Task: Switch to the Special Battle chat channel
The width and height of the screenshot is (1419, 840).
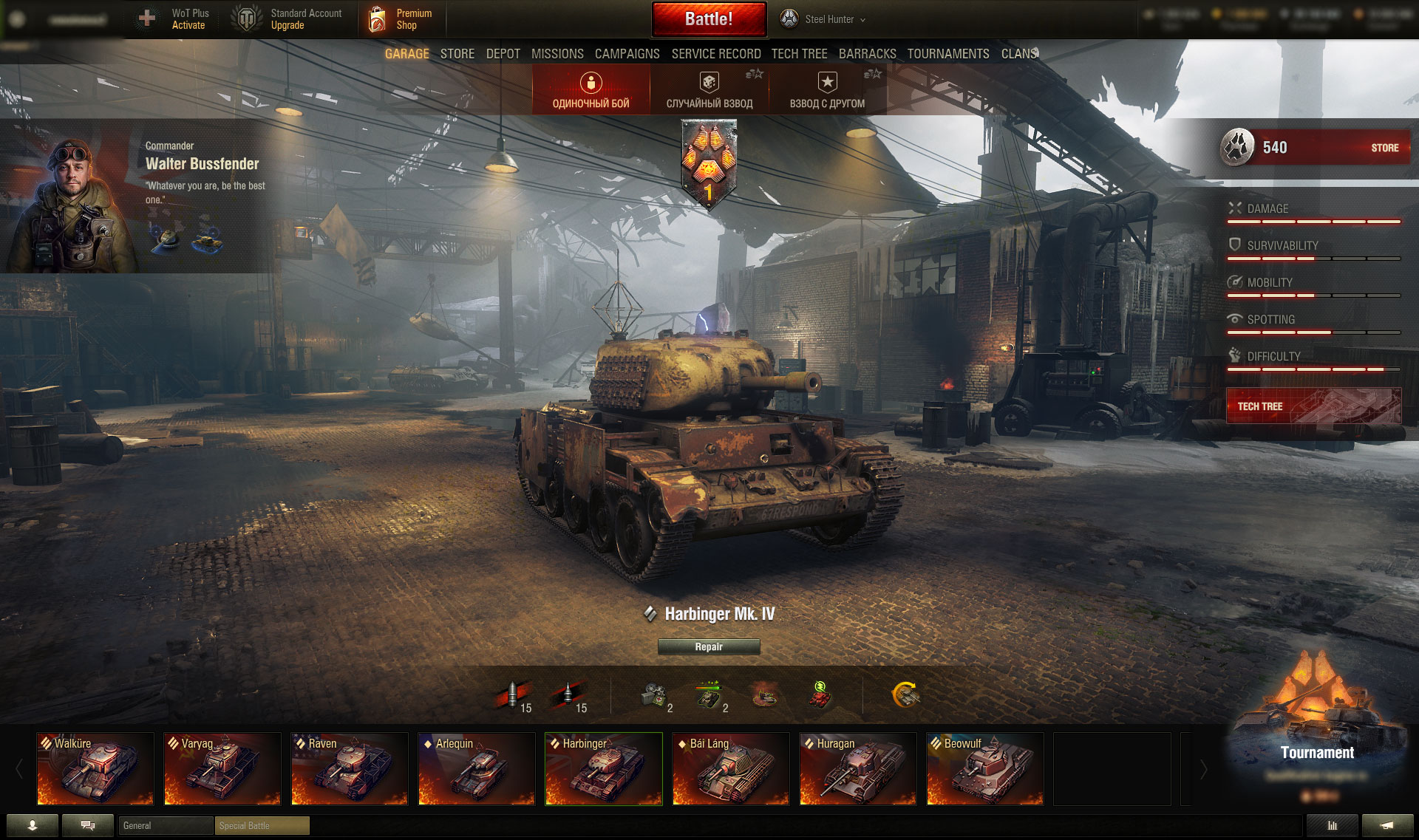Action: click(x=262, y=825)
